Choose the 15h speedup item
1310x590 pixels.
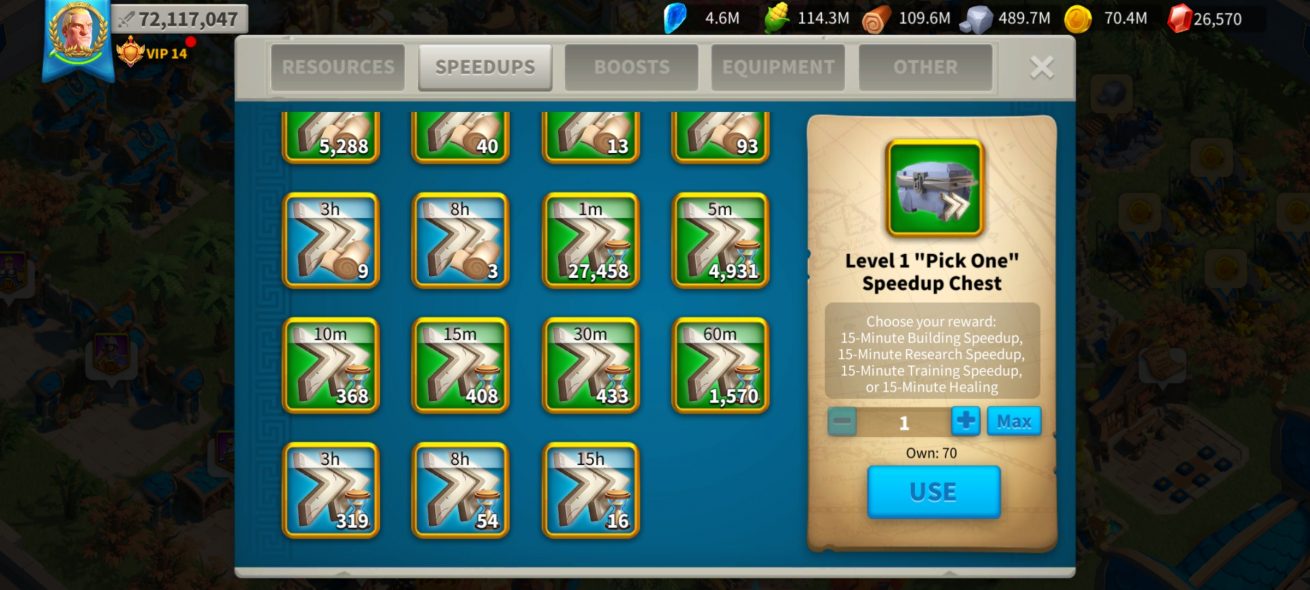591,490
